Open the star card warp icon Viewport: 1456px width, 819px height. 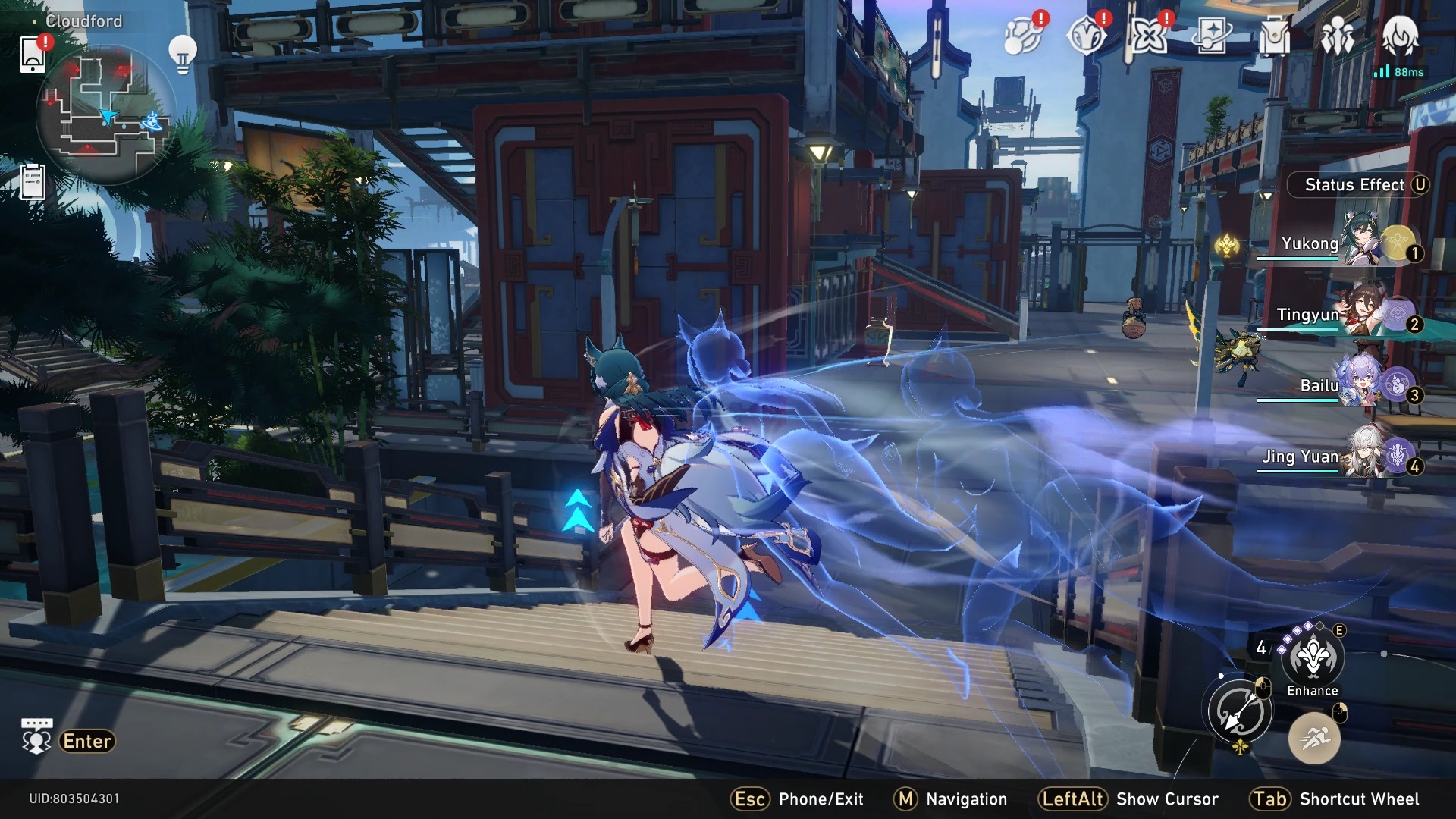(x=1211, y=35)
